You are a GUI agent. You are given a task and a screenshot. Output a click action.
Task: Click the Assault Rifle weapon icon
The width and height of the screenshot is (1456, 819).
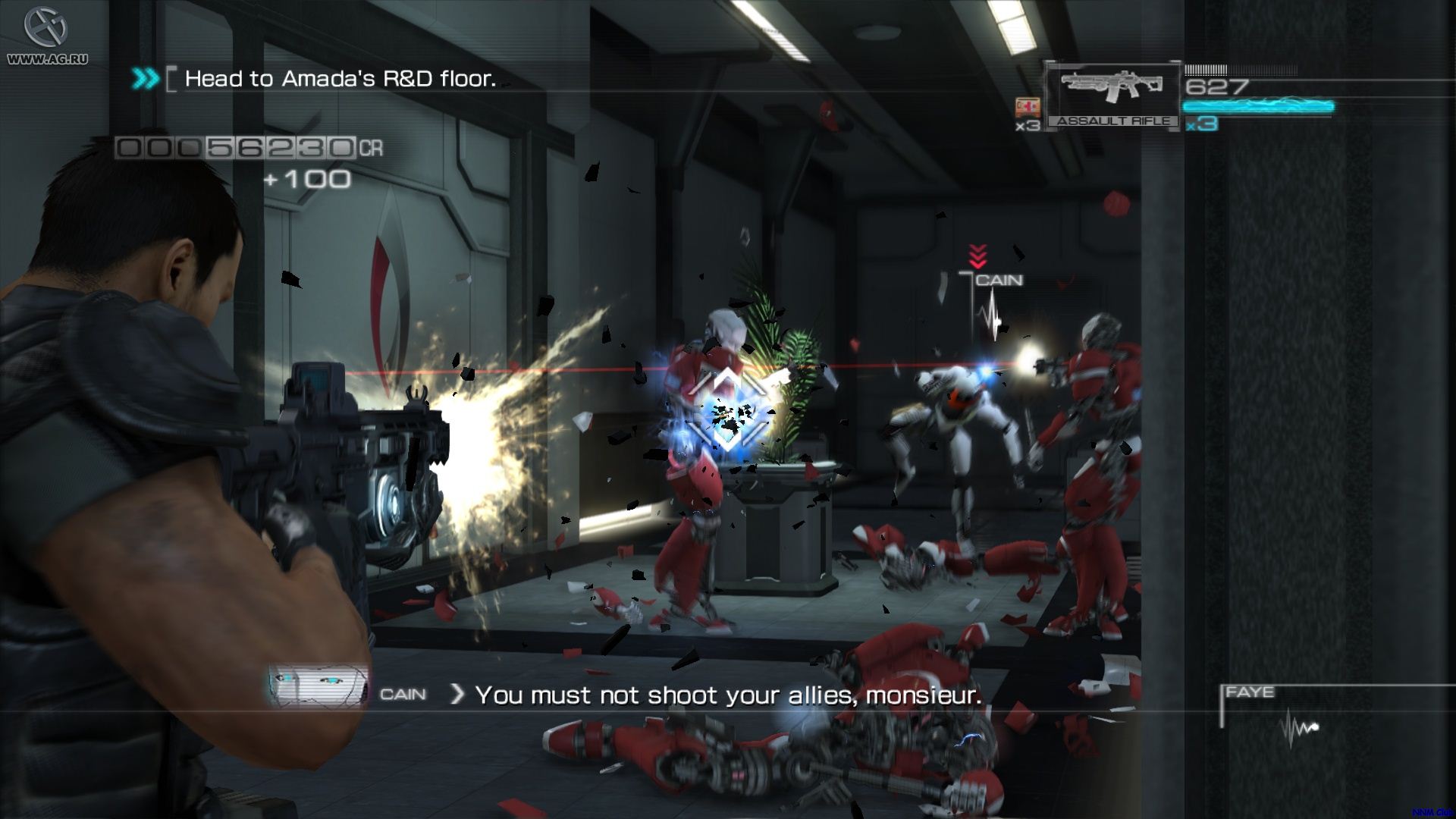[x=1112, y=88]
